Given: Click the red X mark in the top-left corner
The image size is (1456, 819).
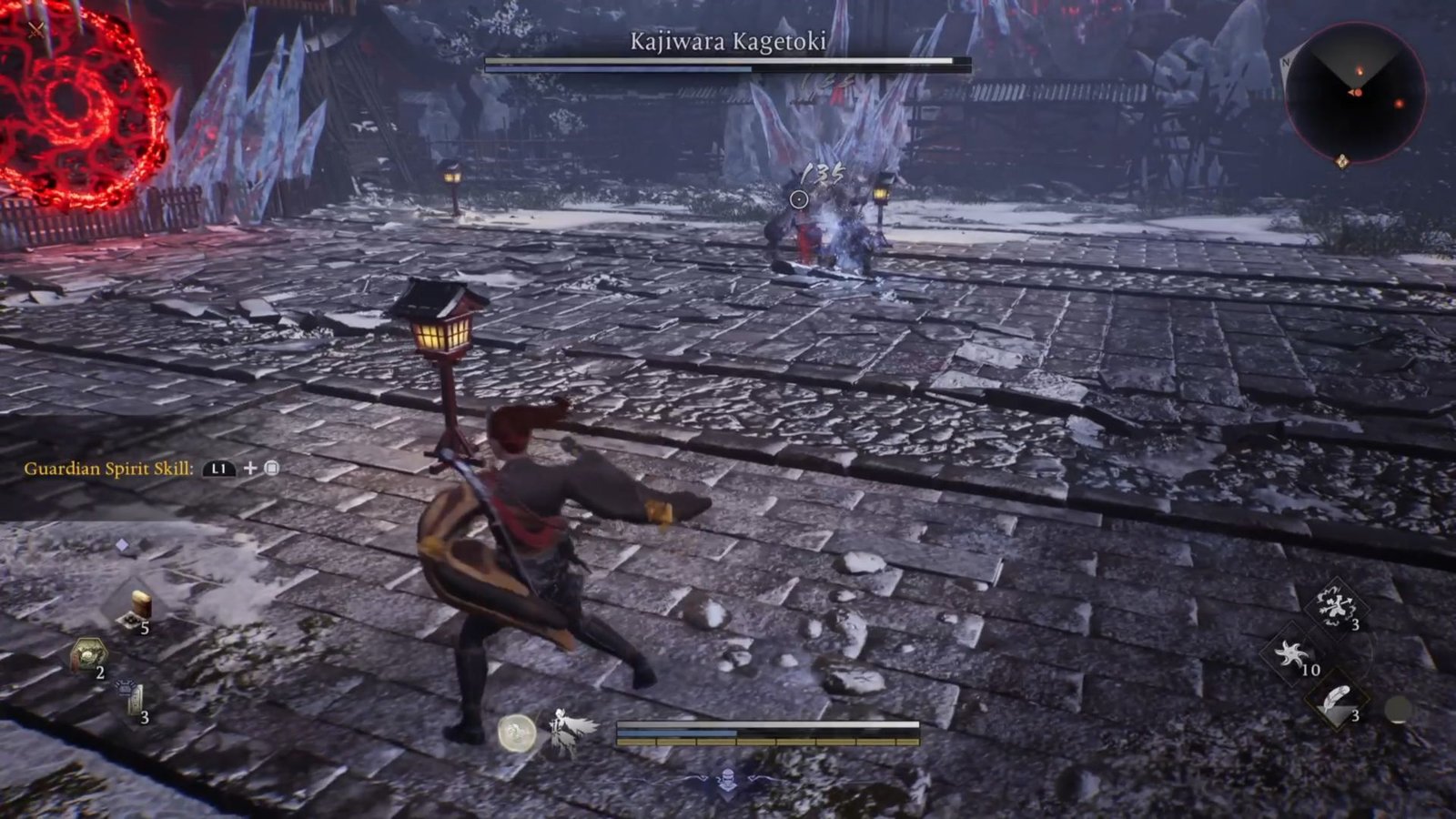Looking at the screenshot, I should click(x=35, y=29).
